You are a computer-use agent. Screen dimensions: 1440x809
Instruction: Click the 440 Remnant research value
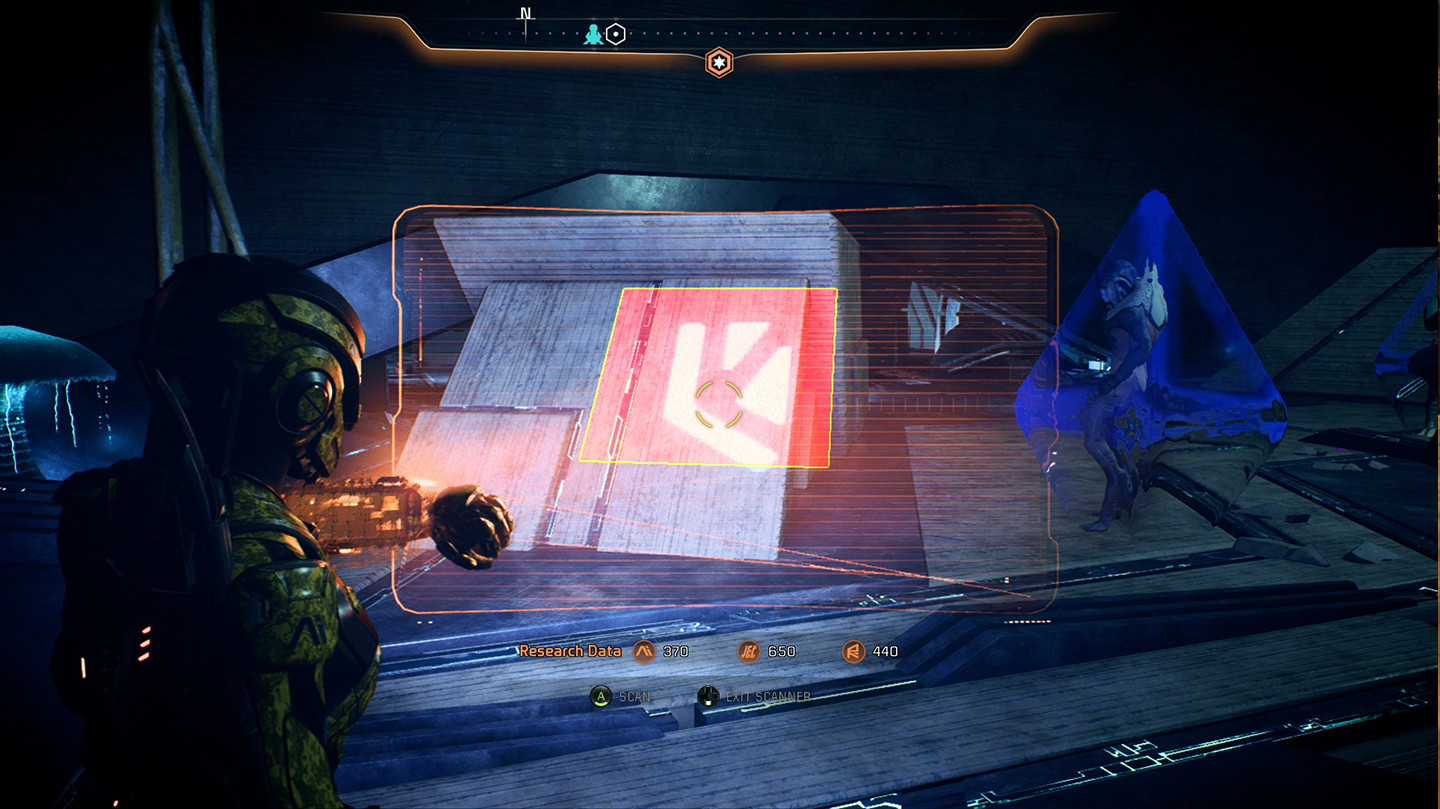pyautogui.click(x=885, y=651)
